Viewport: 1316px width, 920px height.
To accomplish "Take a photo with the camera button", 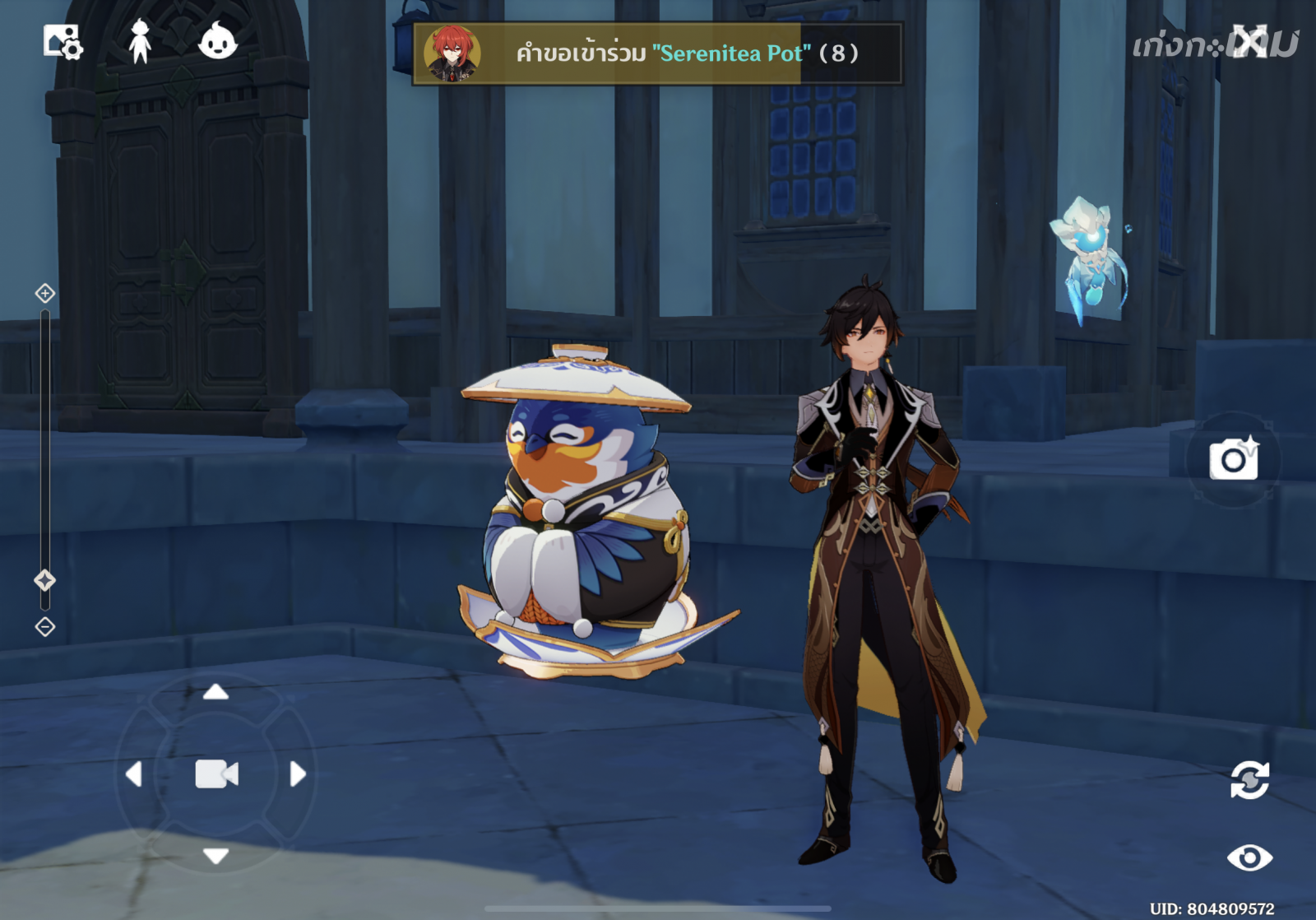I will coord(1233,459).
